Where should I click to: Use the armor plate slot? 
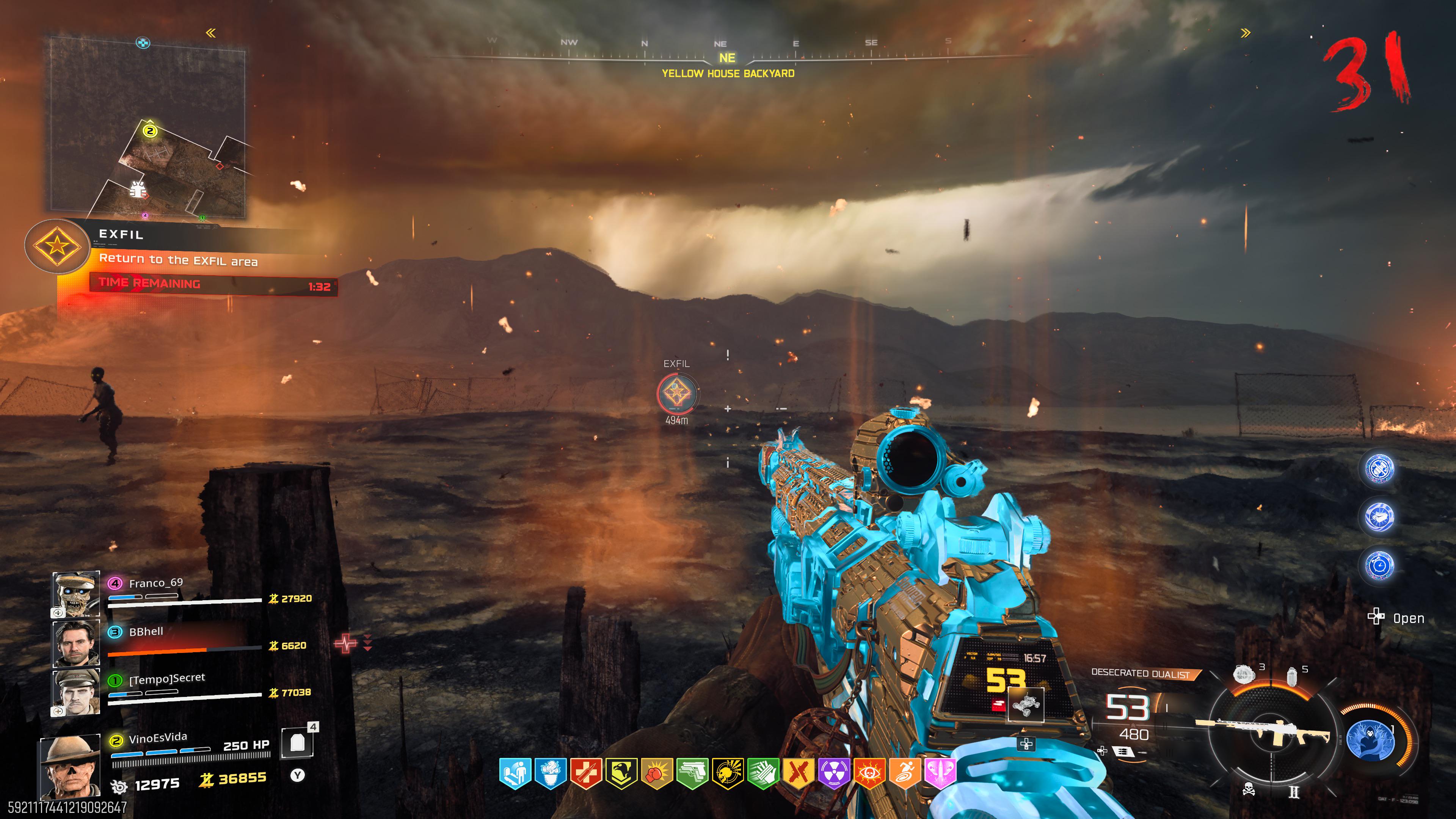(x=297, y=742)
